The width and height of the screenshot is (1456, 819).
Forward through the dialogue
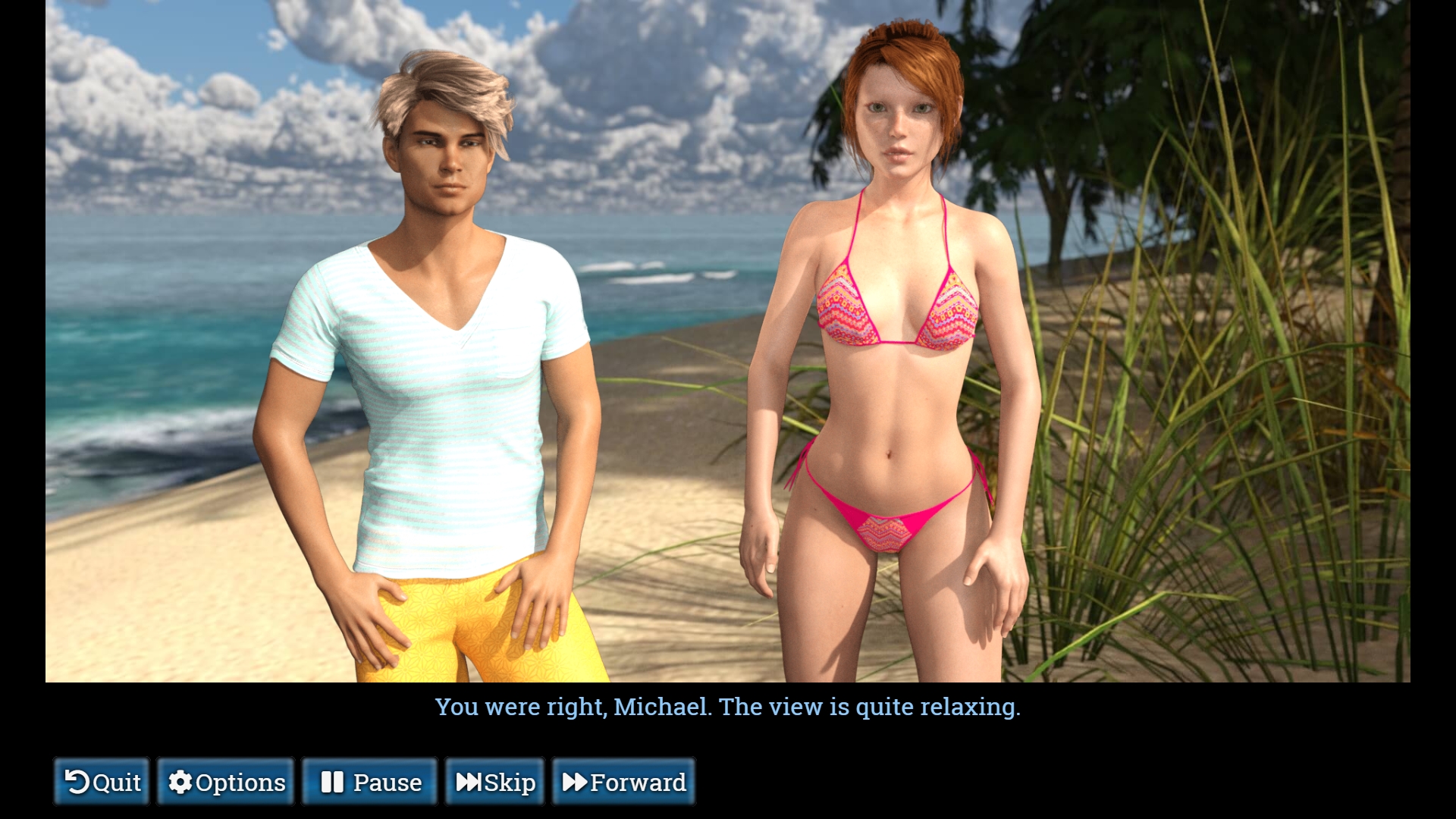[x=623, y=781]
